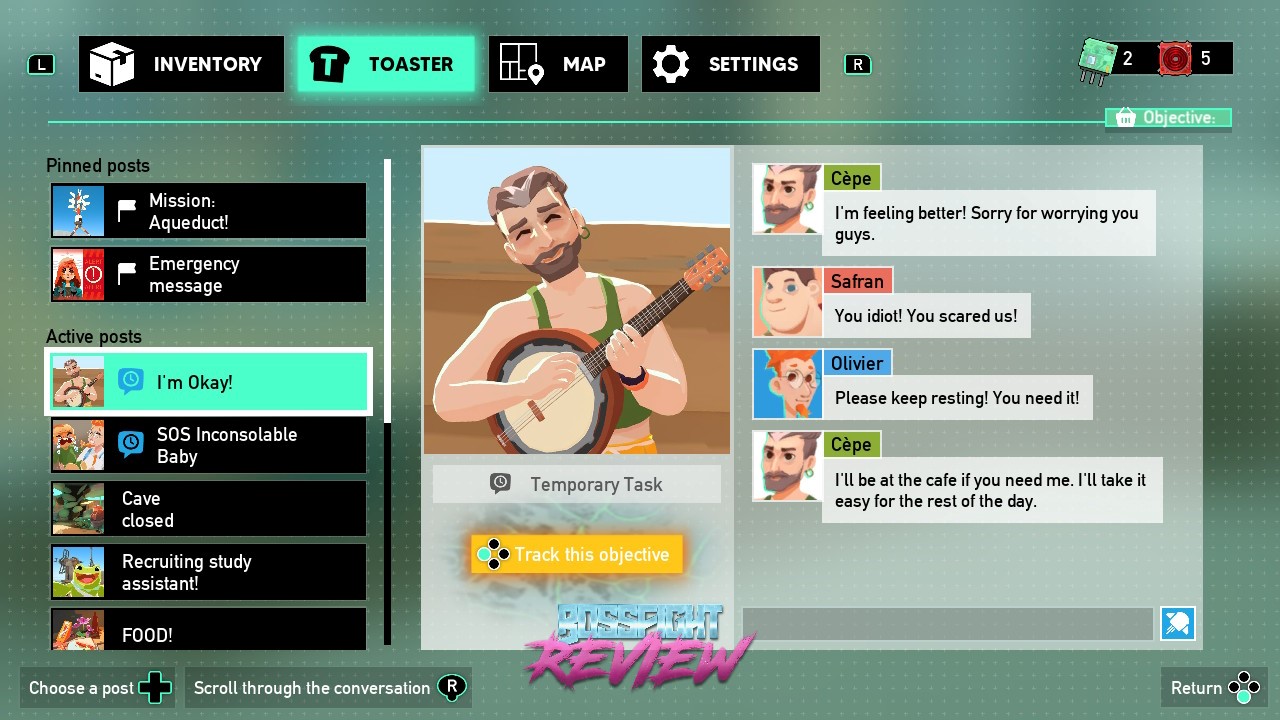This screenshot has width=1280, height=720.
Task: Open the Map tab
Action: 558,64
